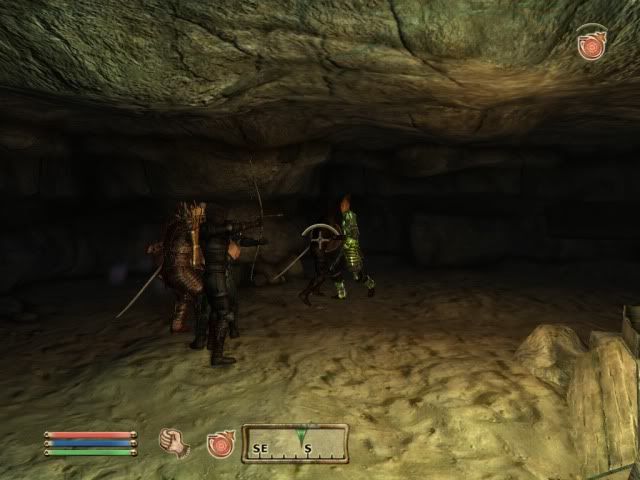Click the compass heading bar
640x480 pixels.
[x=294, y=443]
